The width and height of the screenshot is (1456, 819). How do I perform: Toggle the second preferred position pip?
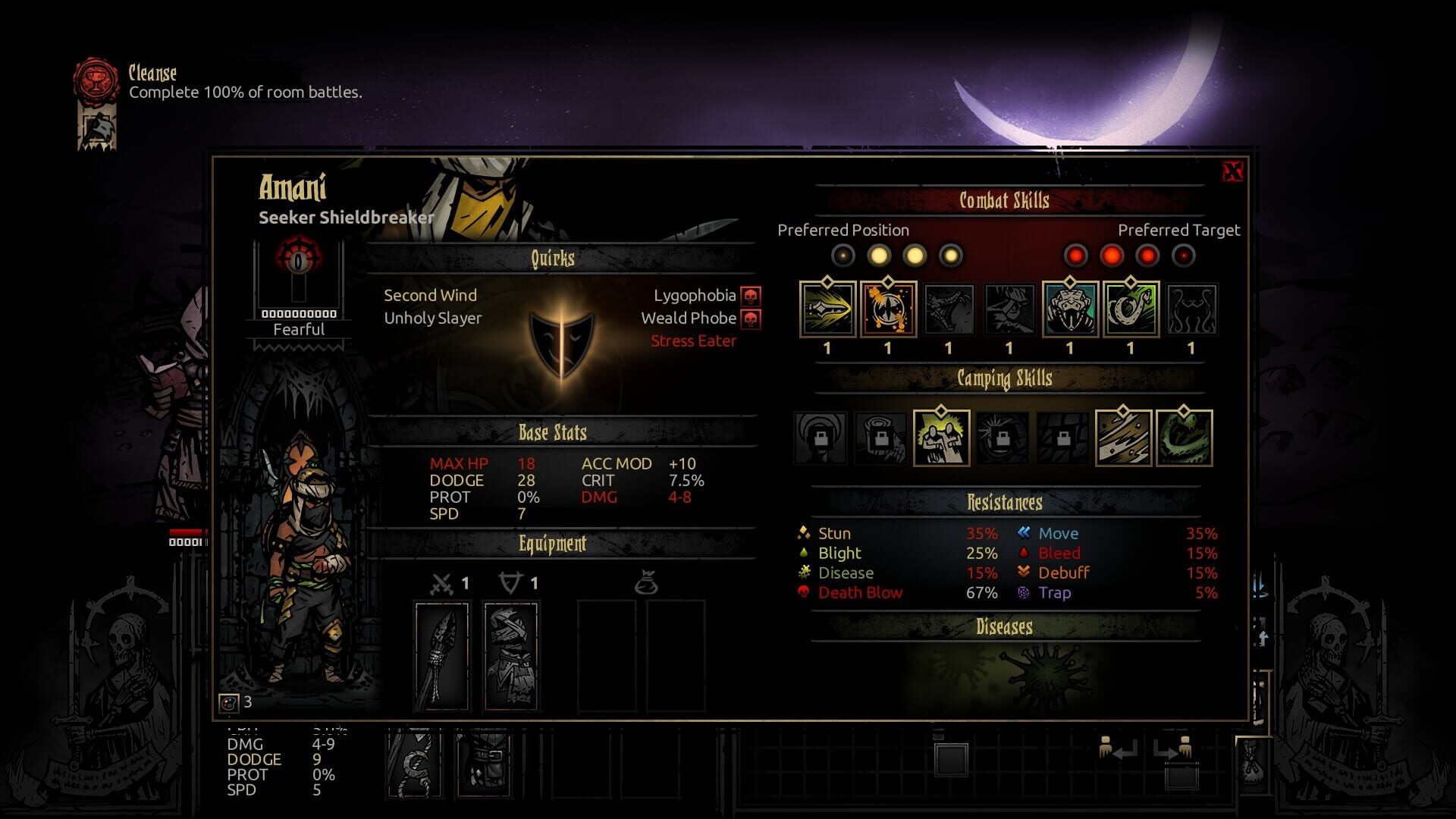(x=878, y=256)
